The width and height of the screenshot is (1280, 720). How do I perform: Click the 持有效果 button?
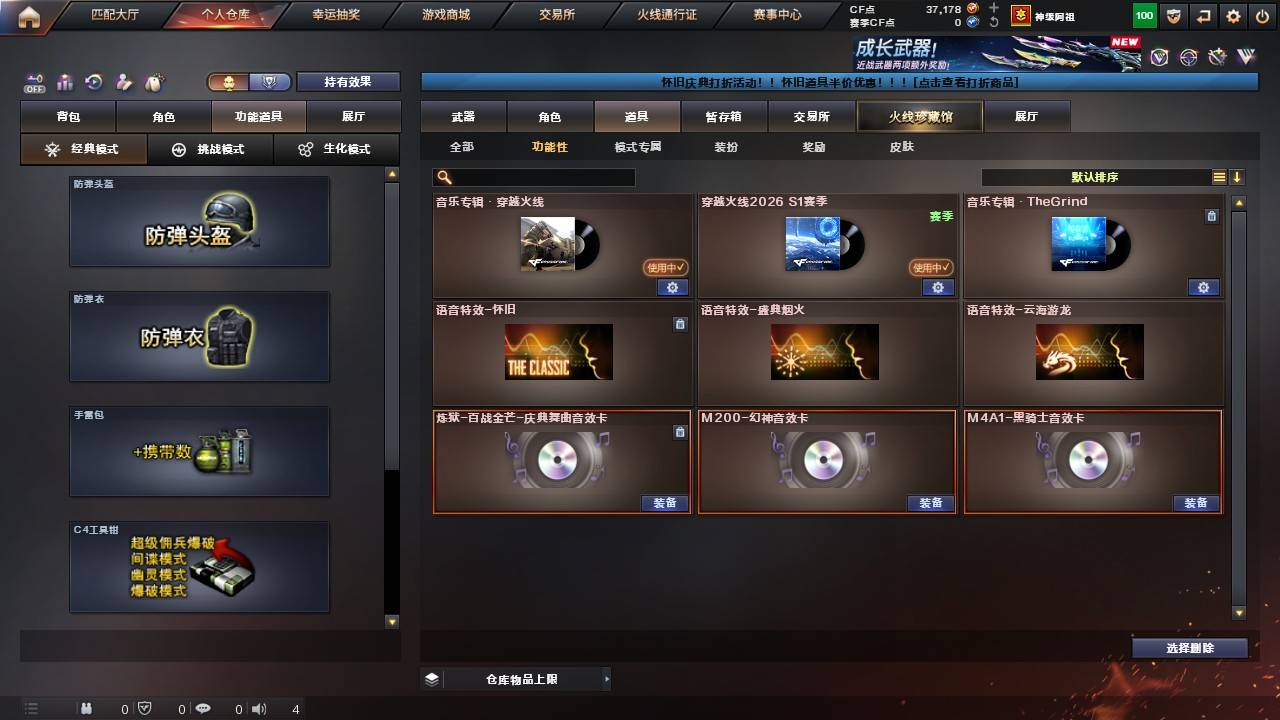click(x=348, y=81)
